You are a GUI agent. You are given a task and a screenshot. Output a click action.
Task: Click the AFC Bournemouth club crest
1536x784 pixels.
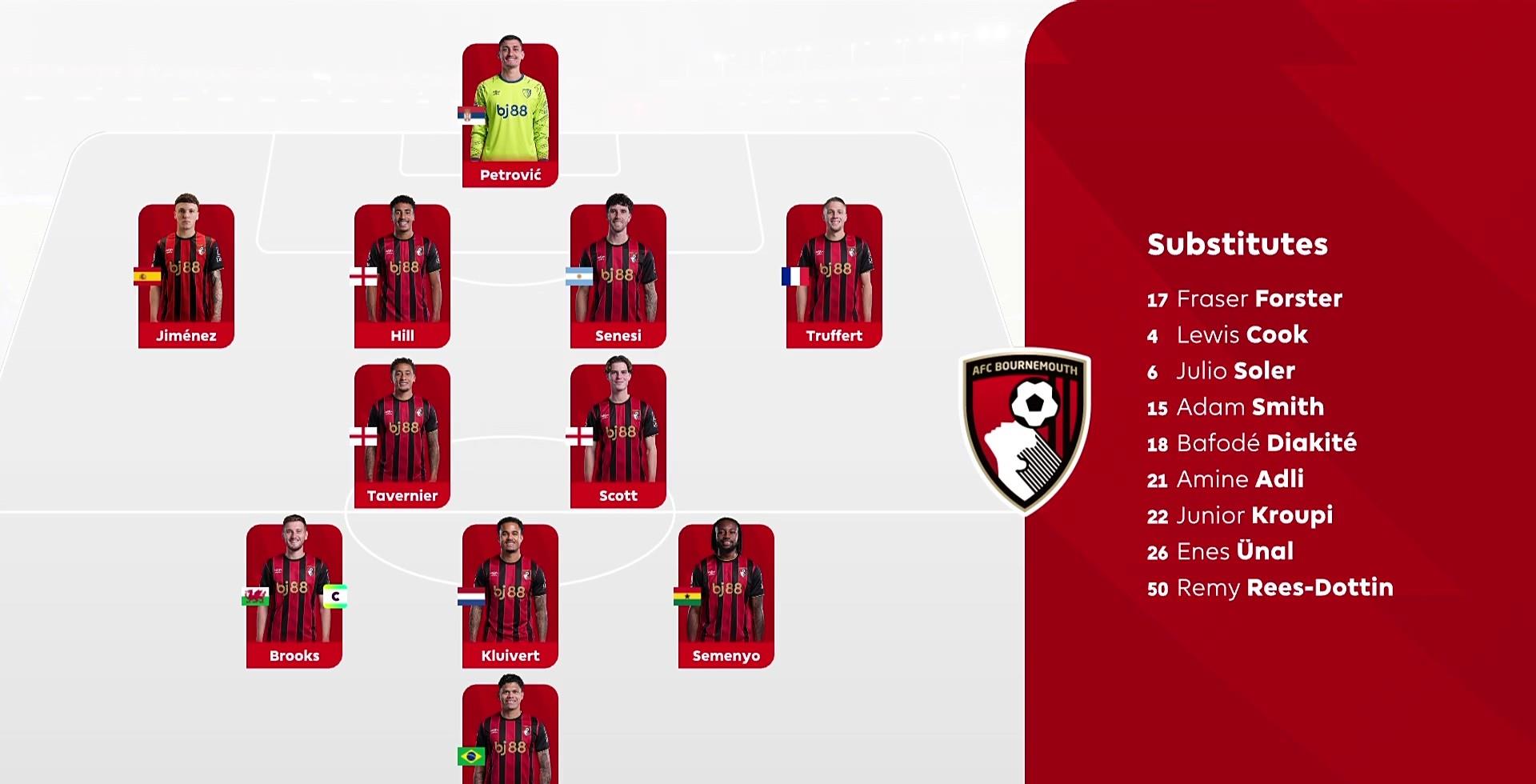click(1026, 430)
